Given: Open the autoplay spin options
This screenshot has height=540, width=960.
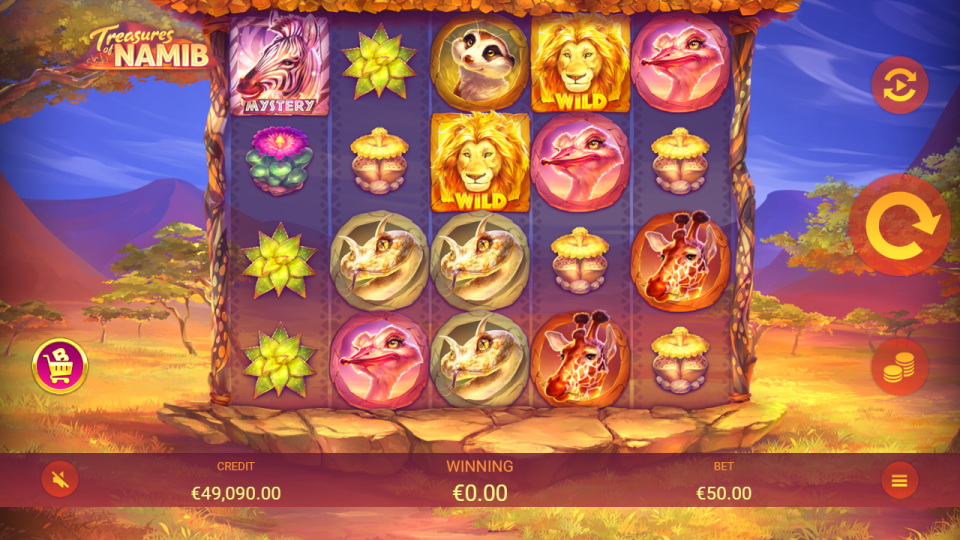Looking at the screenshot, I should [899, 85].
